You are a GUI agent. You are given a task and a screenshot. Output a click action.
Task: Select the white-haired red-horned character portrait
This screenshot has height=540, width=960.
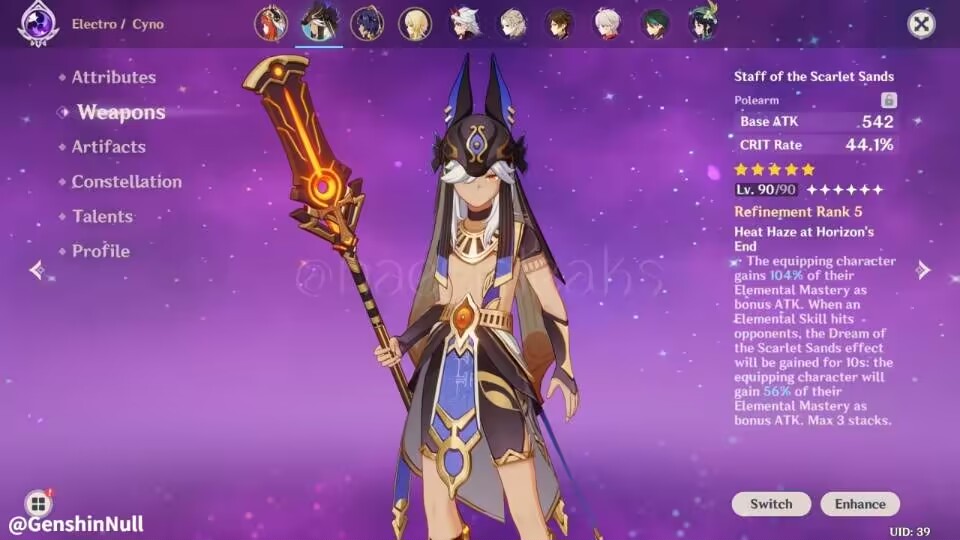[x=464, y=23]
